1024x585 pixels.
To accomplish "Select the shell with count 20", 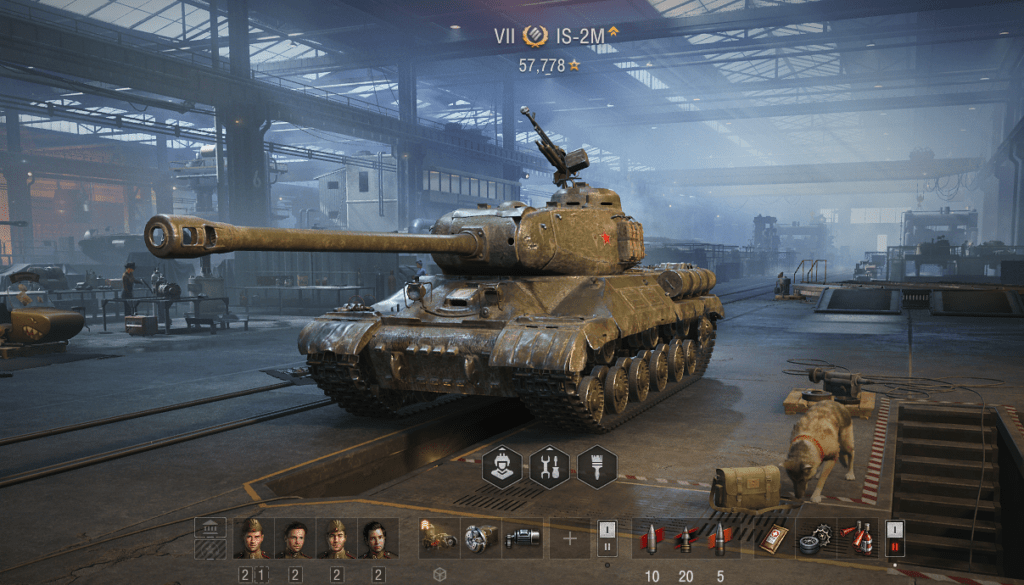I will 686,538.
